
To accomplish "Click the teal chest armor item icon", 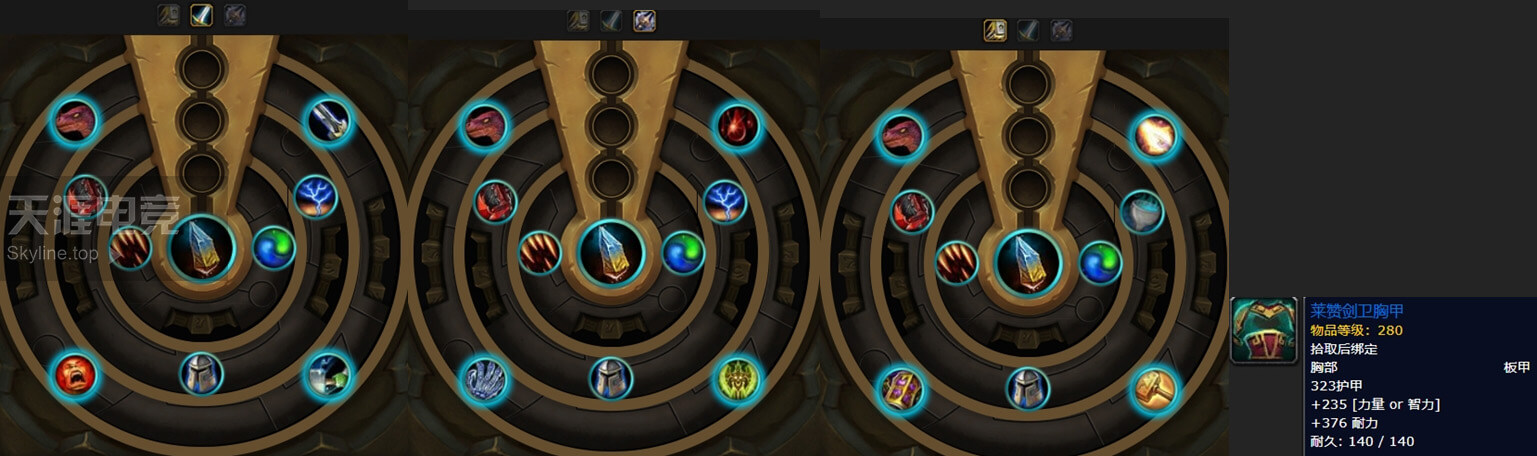I will tap(1263, 330).
